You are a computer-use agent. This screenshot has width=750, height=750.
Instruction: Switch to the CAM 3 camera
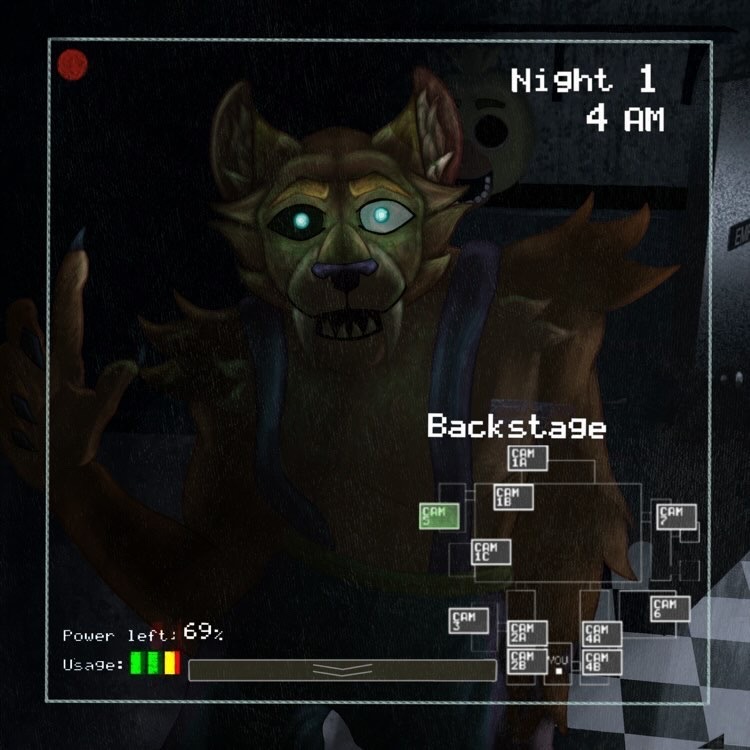pos(468,621)
